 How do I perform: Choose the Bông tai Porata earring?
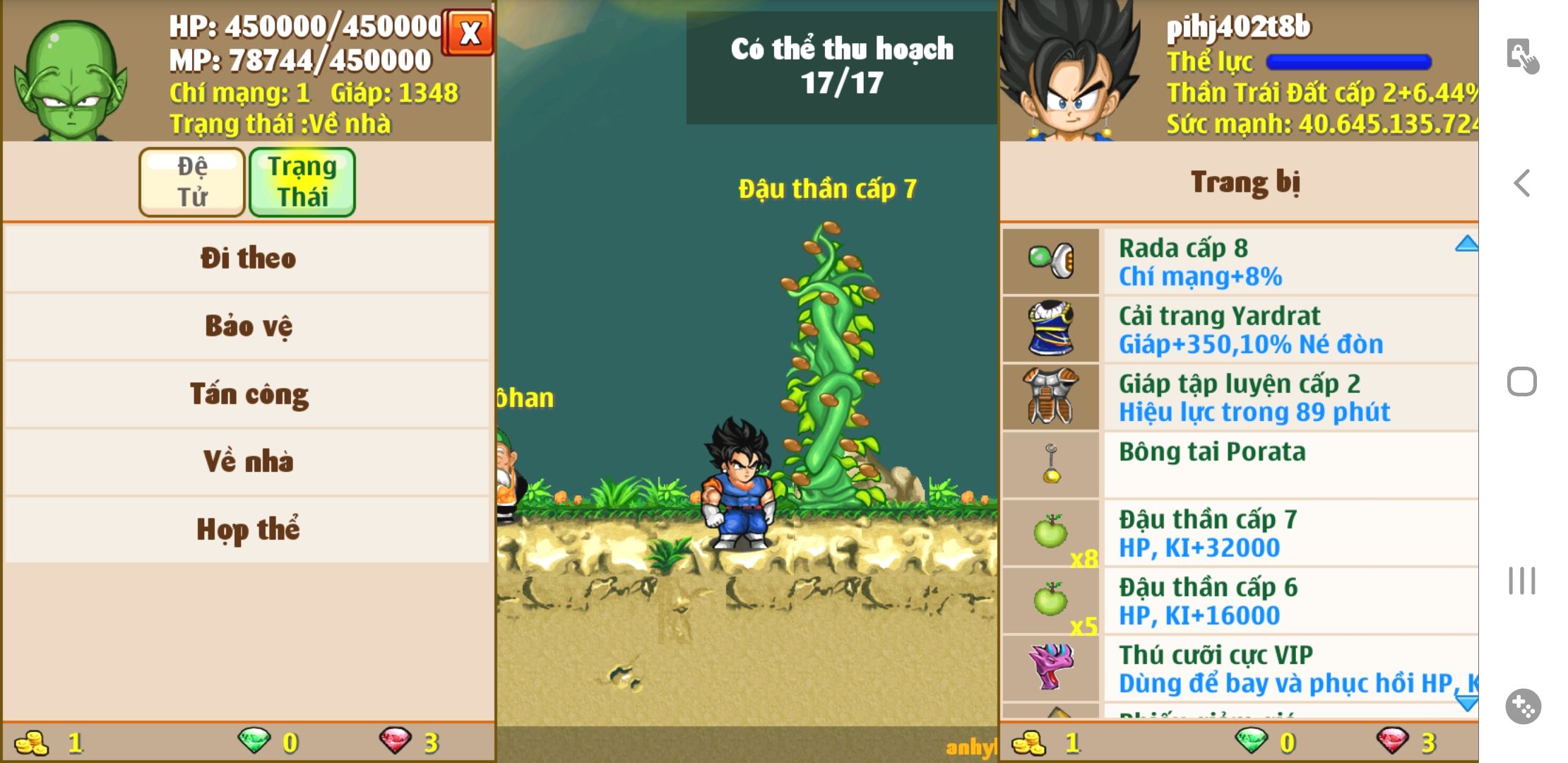pos(1240,464)
